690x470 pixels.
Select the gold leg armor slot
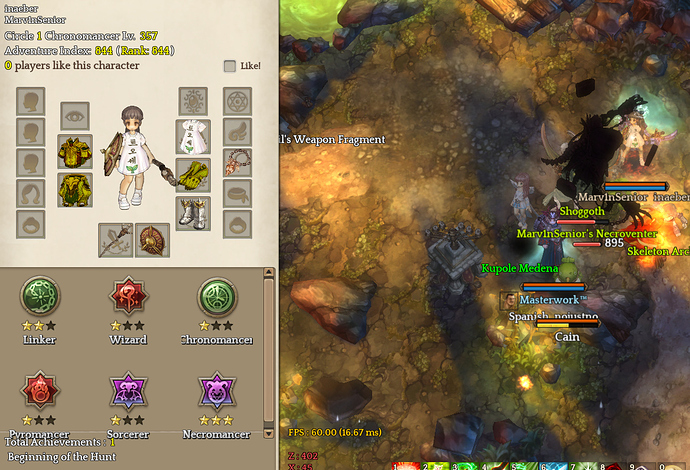click(75, 189)
